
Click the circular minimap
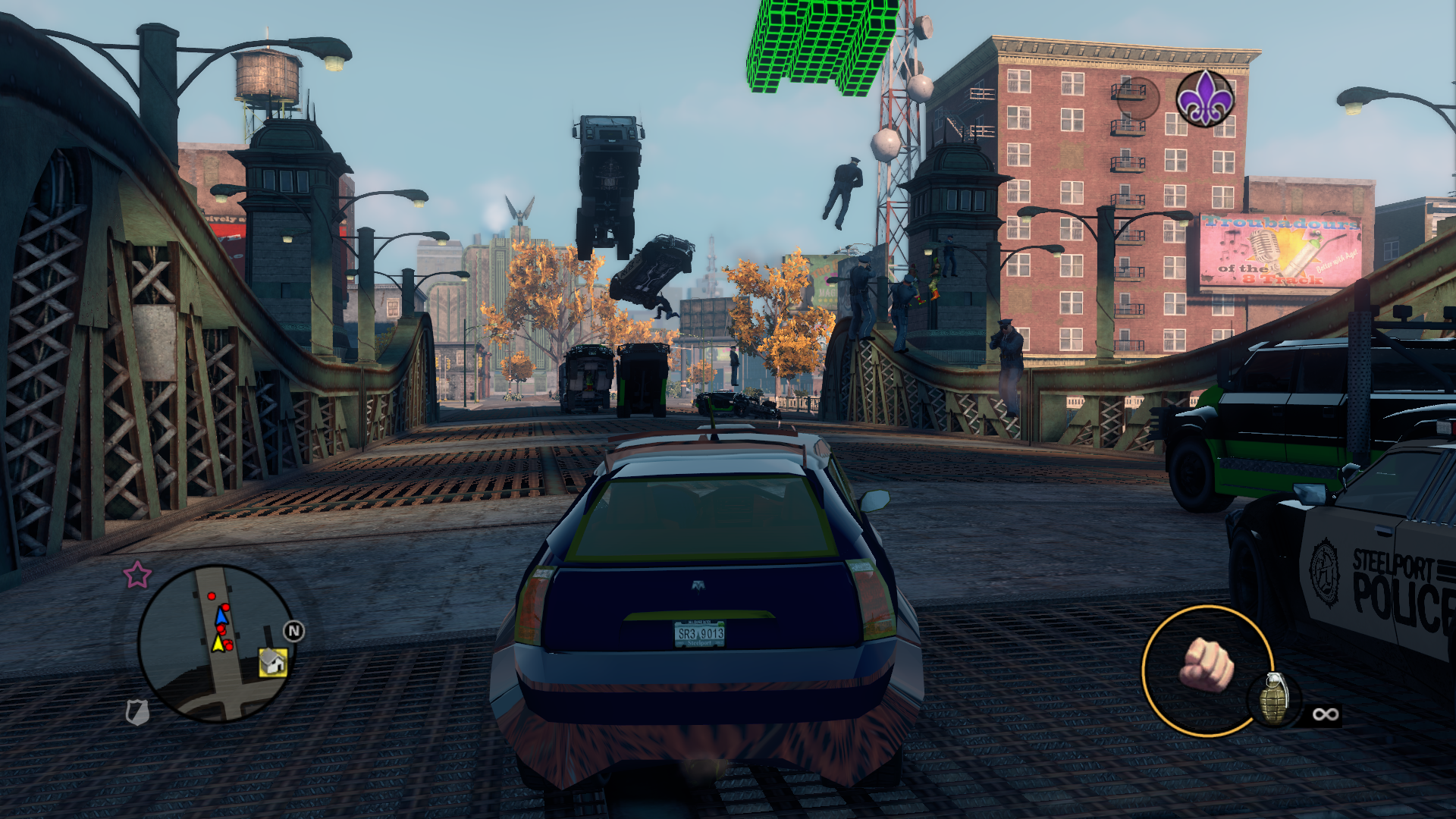[x=215, y=643]
